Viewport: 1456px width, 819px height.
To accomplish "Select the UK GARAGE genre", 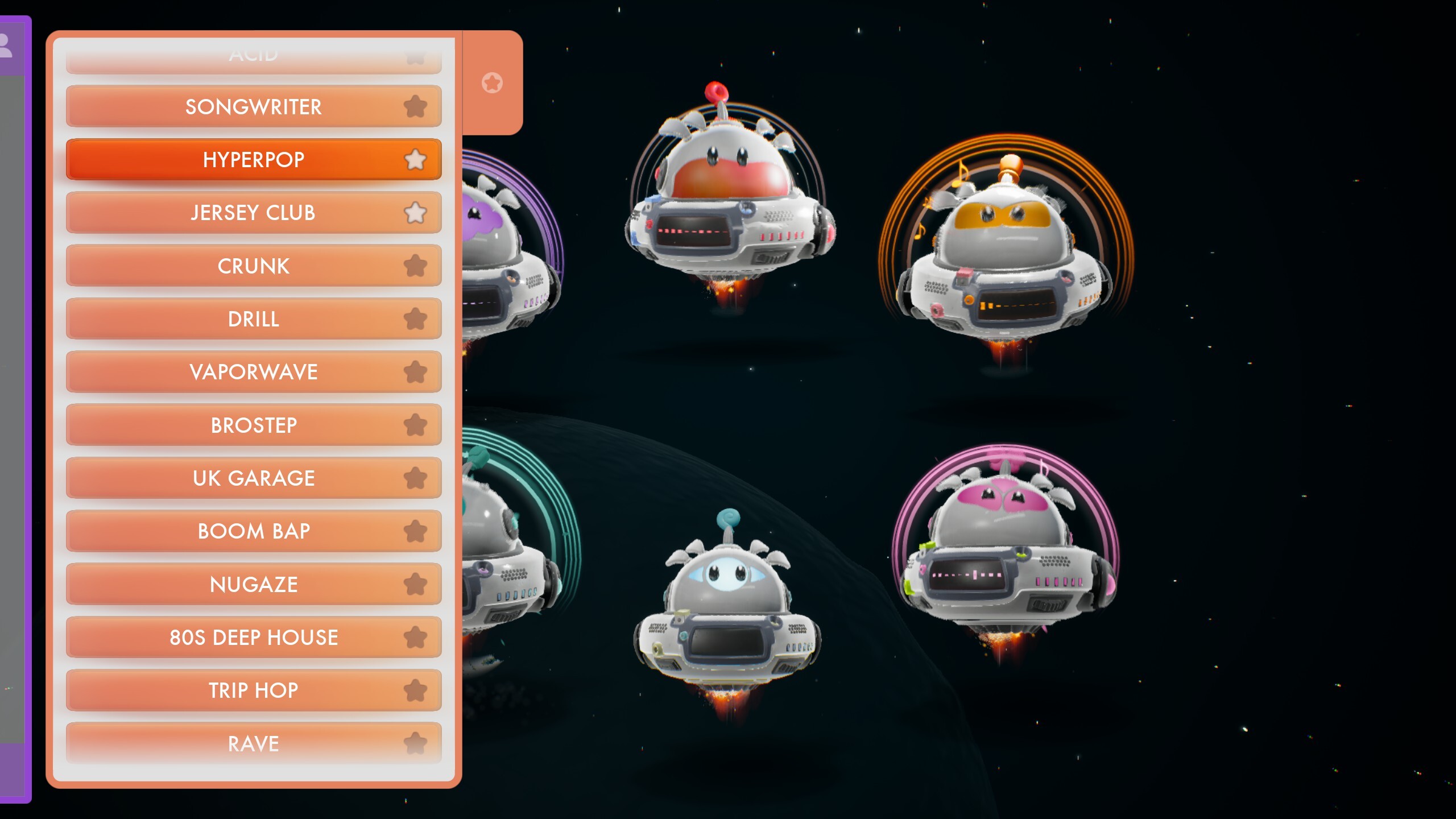I will [x=253, y=478].
